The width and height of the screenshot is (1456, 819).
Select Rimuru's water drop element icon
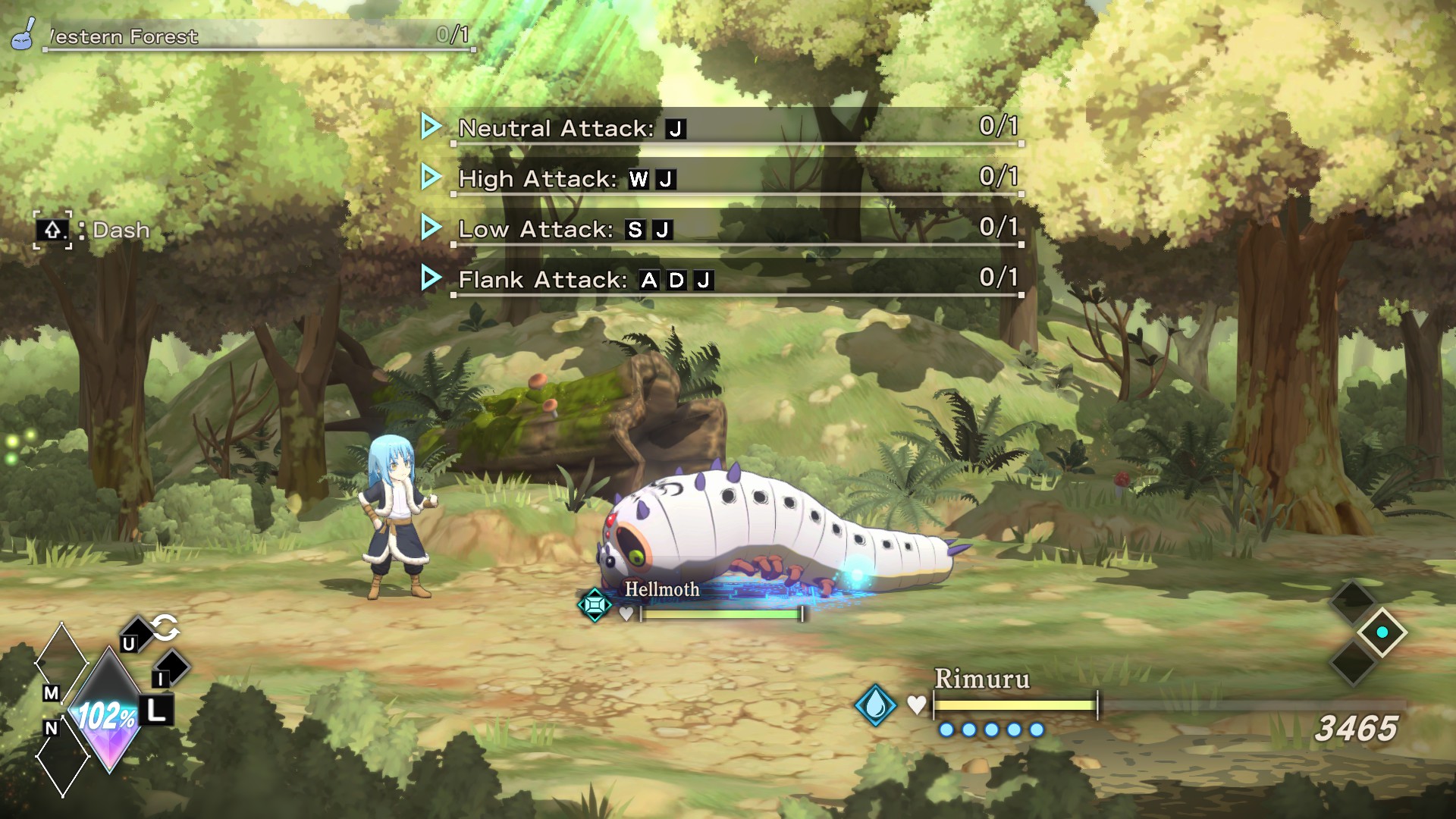(x=875, y=704)
